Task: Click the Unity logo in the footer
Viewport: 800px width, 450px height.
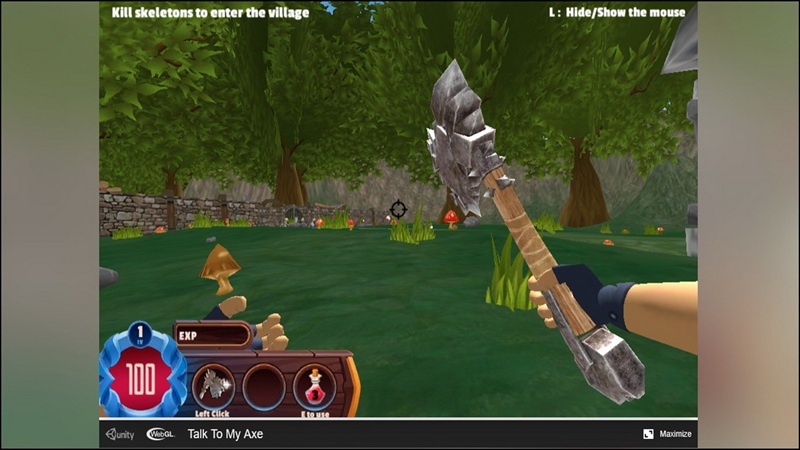Action: (121, 434)
